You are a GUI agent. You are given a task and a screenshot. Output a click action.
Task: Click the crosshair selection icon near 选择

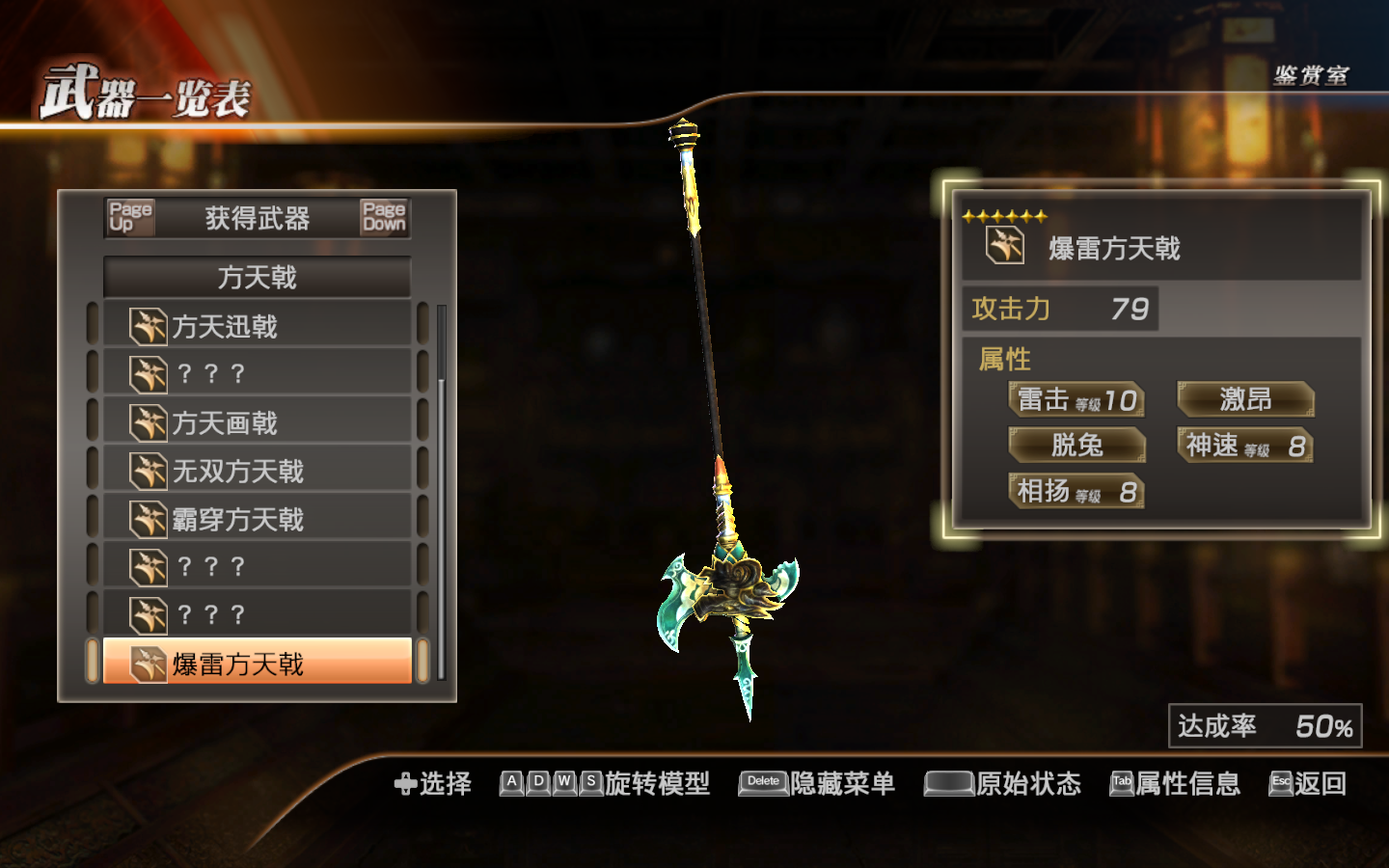pos(404,784)
